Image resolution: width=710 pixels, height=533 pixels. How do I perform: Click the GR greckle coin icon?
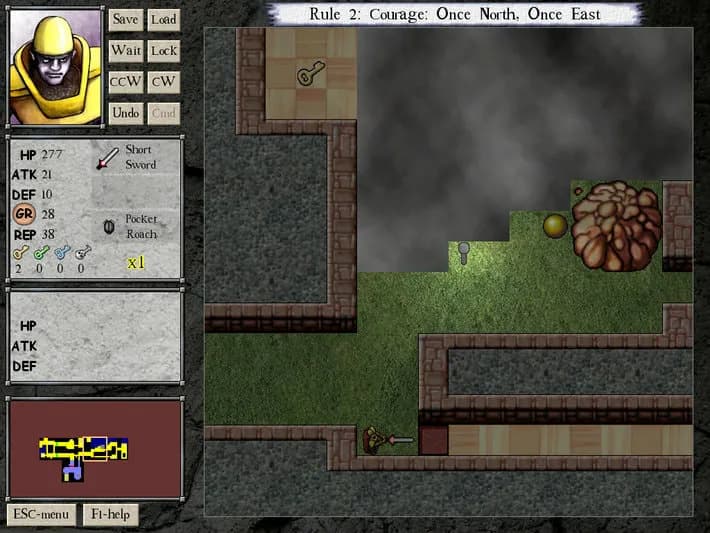click(26, 214)
